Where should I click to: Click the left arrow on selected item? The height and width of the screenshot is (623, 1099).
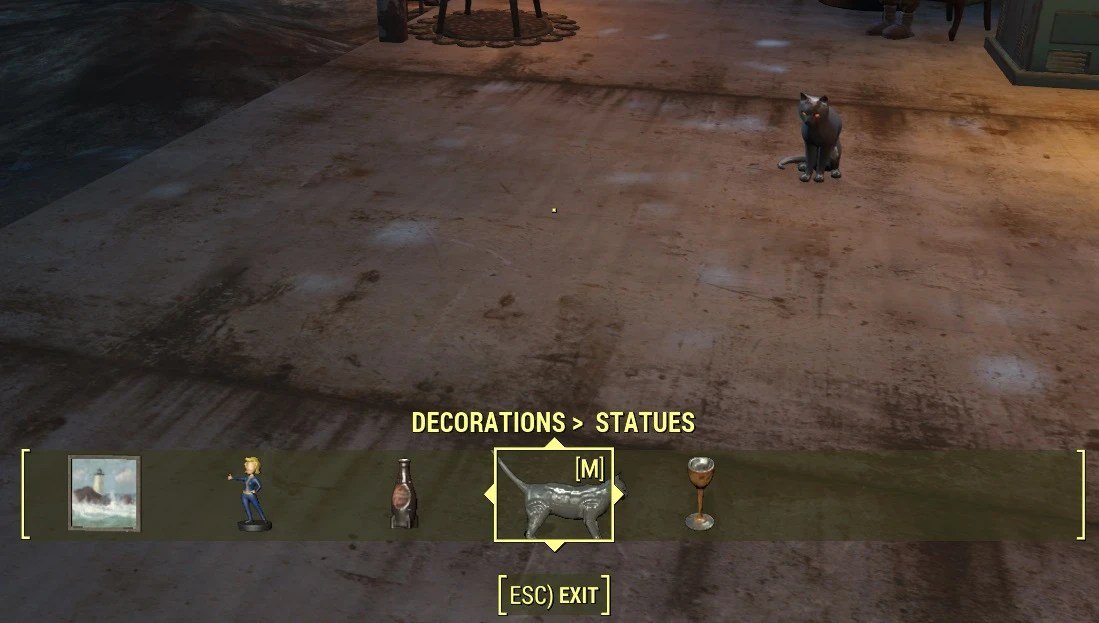(x=489, y=494)
